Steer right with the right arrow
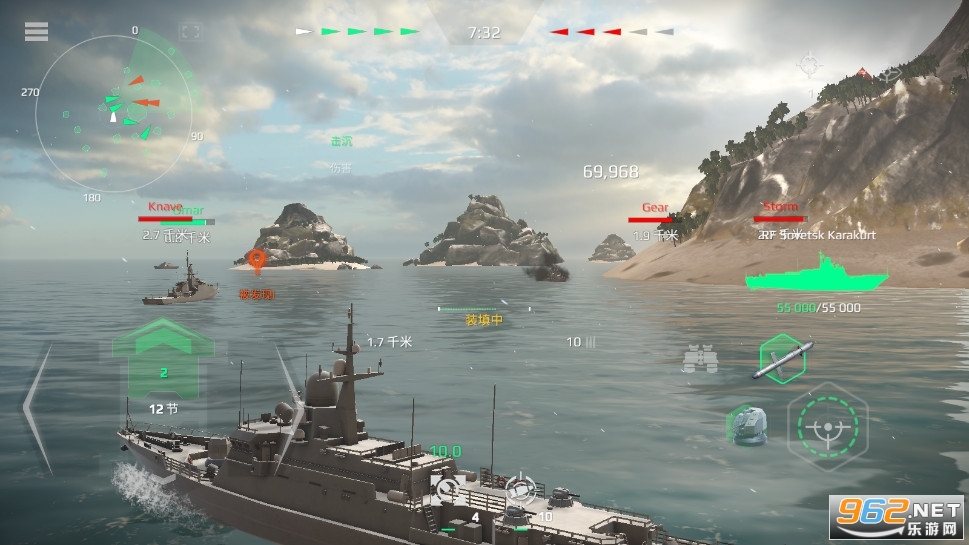This screenshot has height=545, width=969. [x=288, y=392]
